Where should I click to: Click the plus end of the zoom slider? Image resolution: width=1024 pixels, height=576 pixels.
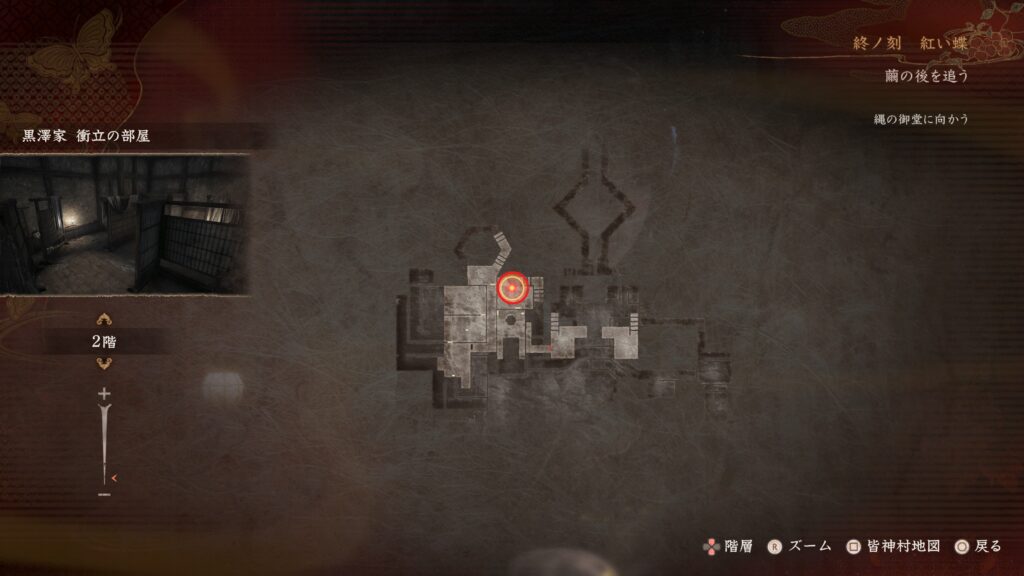pyautogui.click(x=104, y=394)
